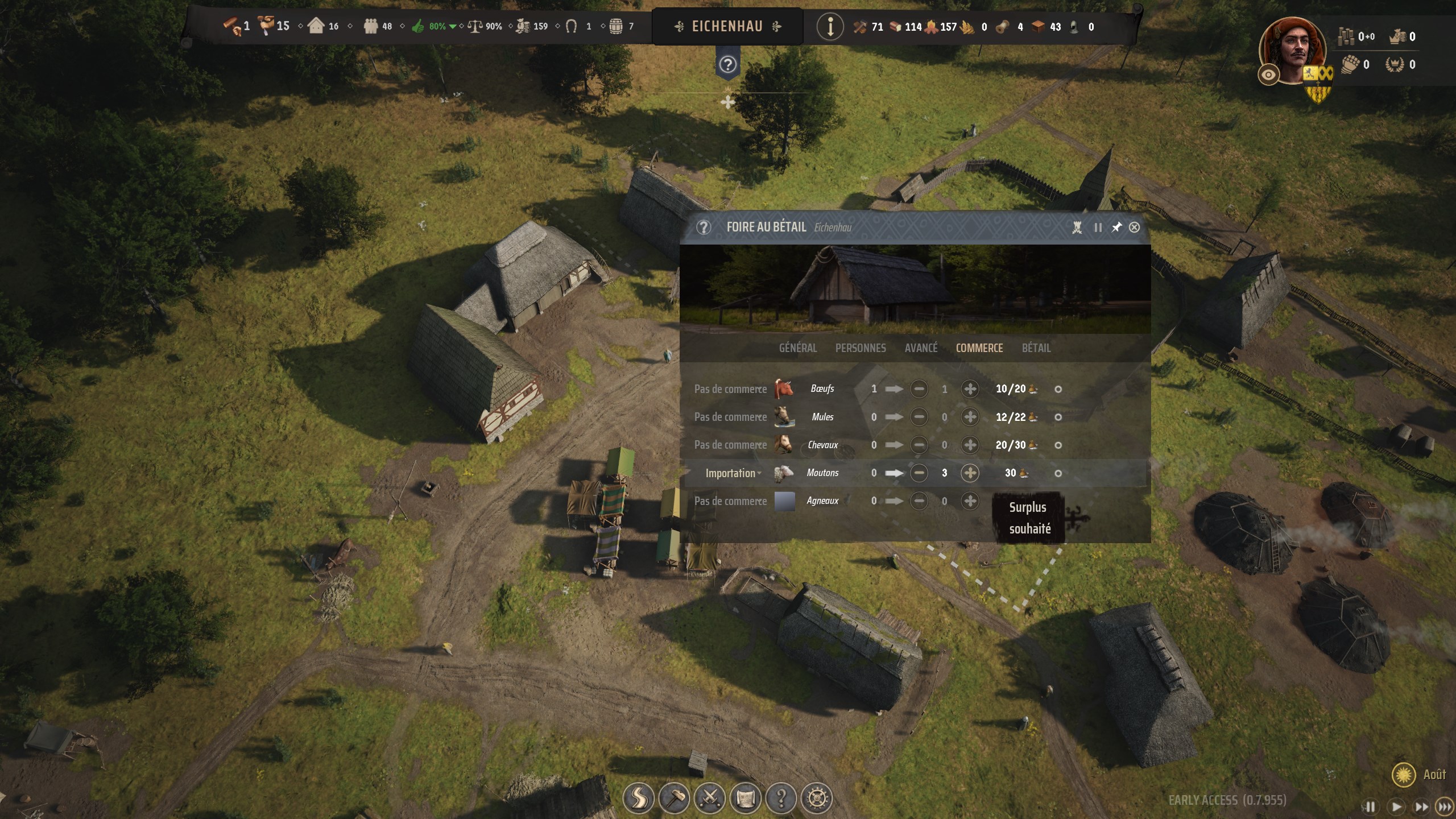The height and width of the screenshot is (819, 1456).
Task: Open the Général tab
Action: [799, 348]
